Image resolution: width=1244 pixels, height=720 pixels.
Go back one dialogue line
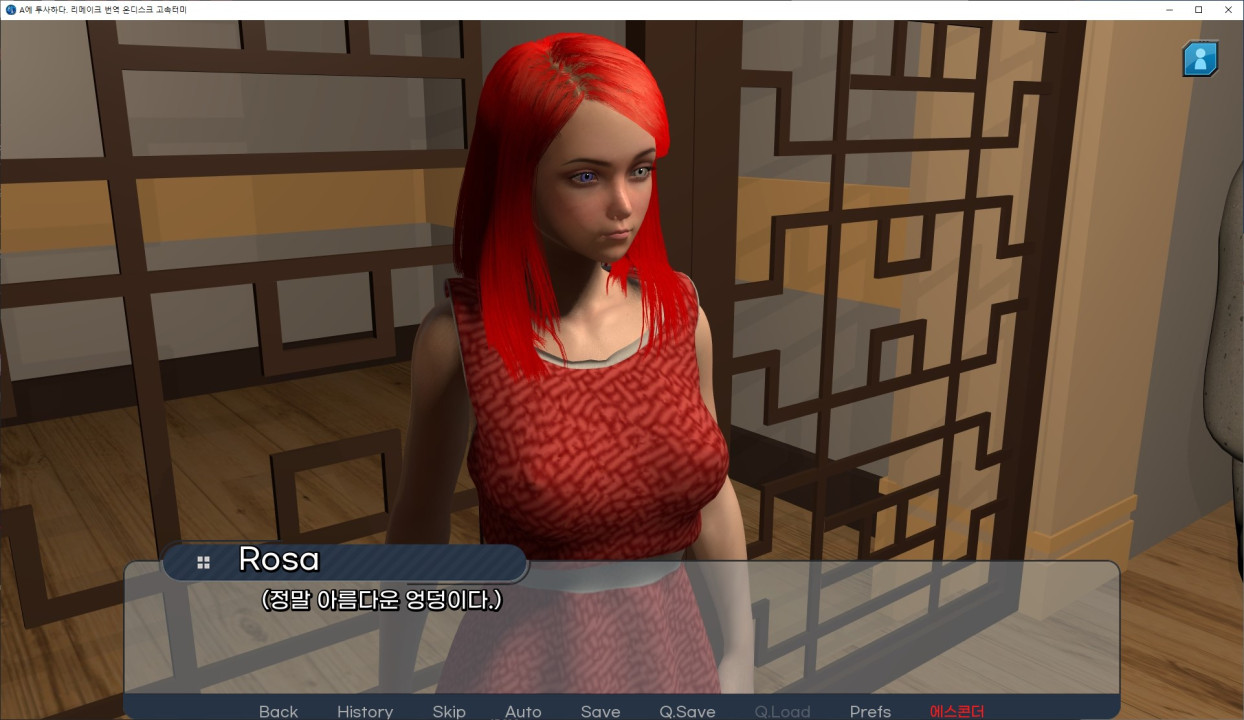tap(278, 711)
